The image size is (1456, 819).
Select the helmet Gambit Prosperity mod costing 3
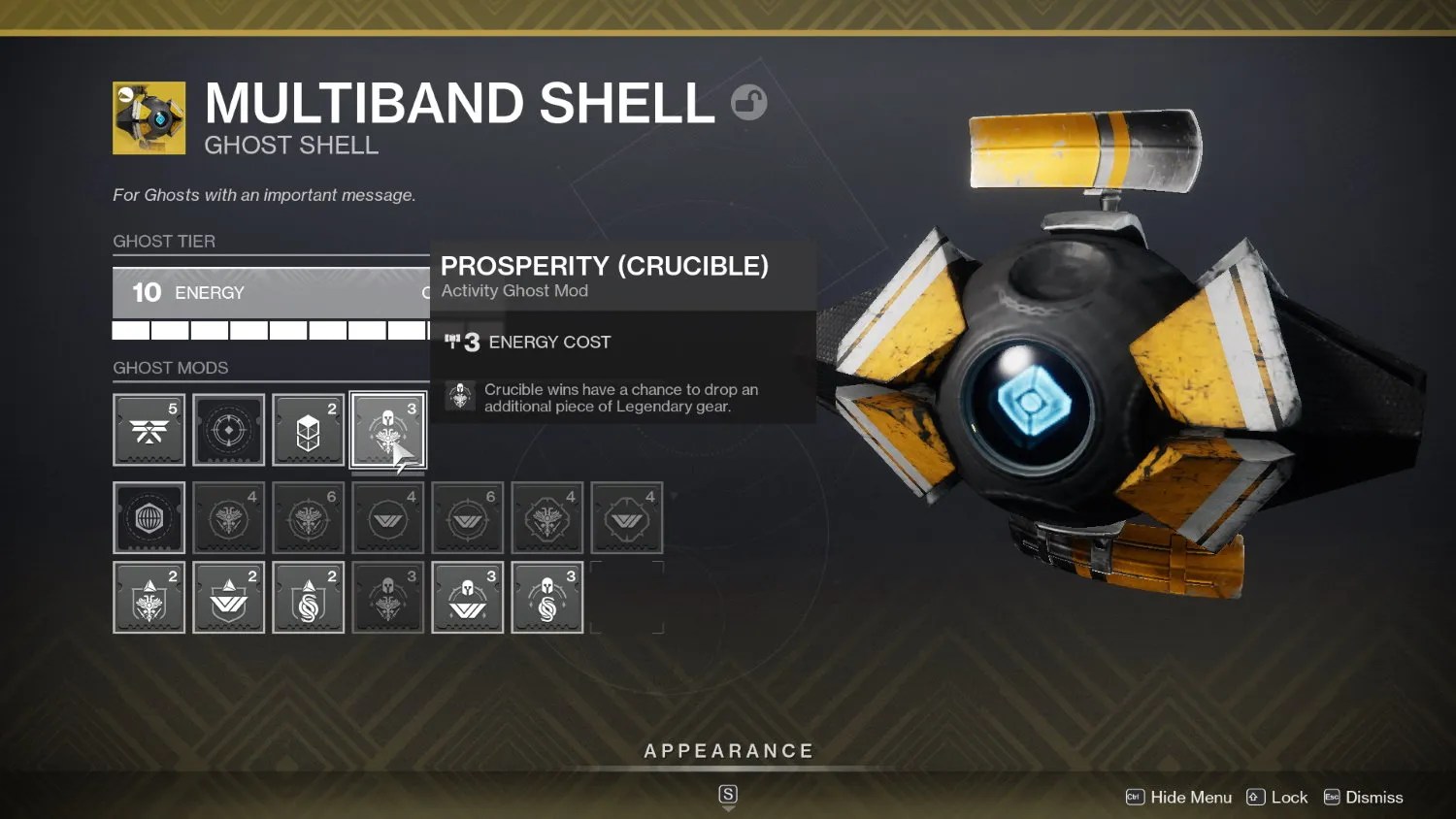coord(546,597)
